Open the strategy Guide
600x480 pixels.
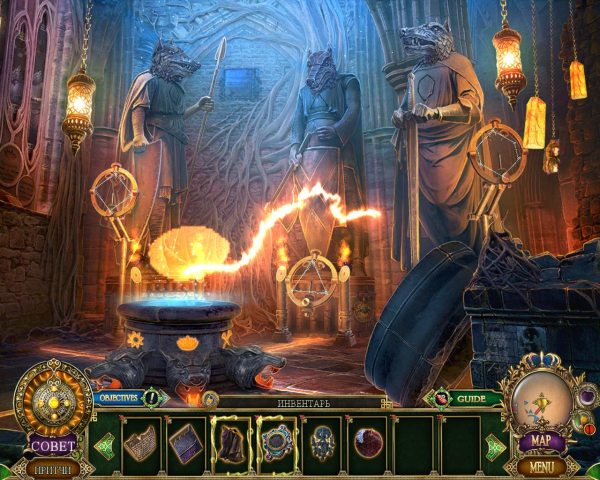pyautogui.click(x=472, y=398)
